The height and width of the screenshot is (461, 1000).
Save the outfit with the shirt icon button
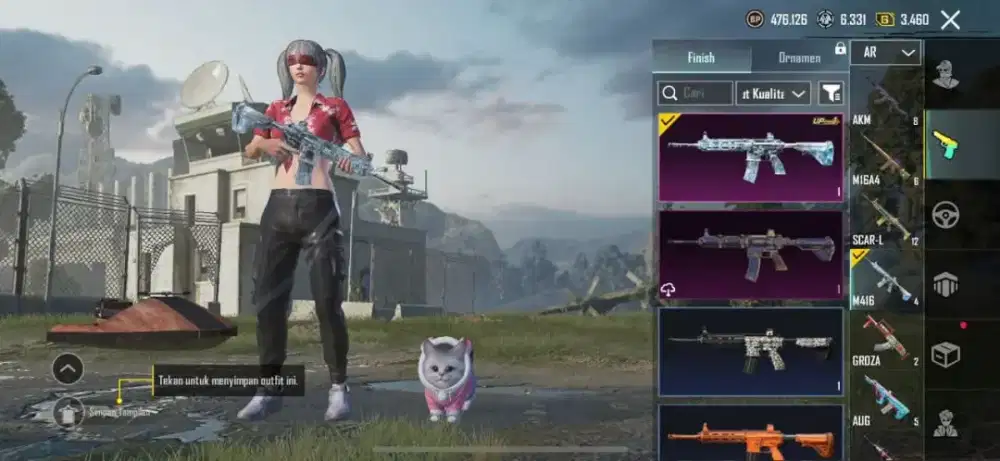[68, 410]
